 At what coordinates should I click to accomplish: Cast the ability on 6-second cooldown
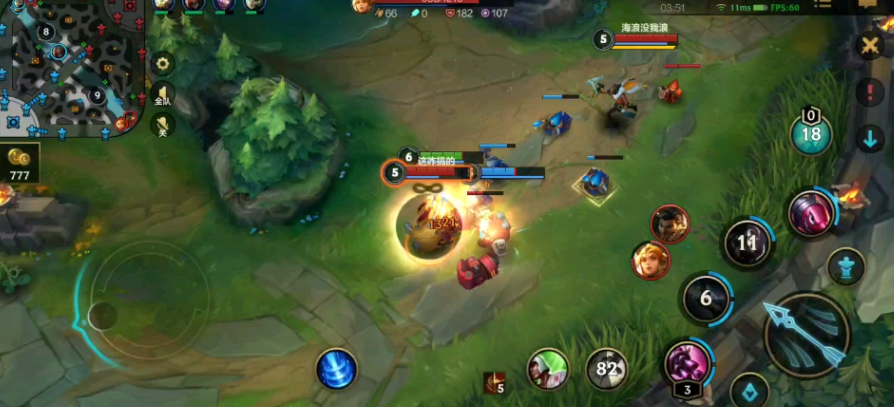pyautogui.click(x=705, y=298)
